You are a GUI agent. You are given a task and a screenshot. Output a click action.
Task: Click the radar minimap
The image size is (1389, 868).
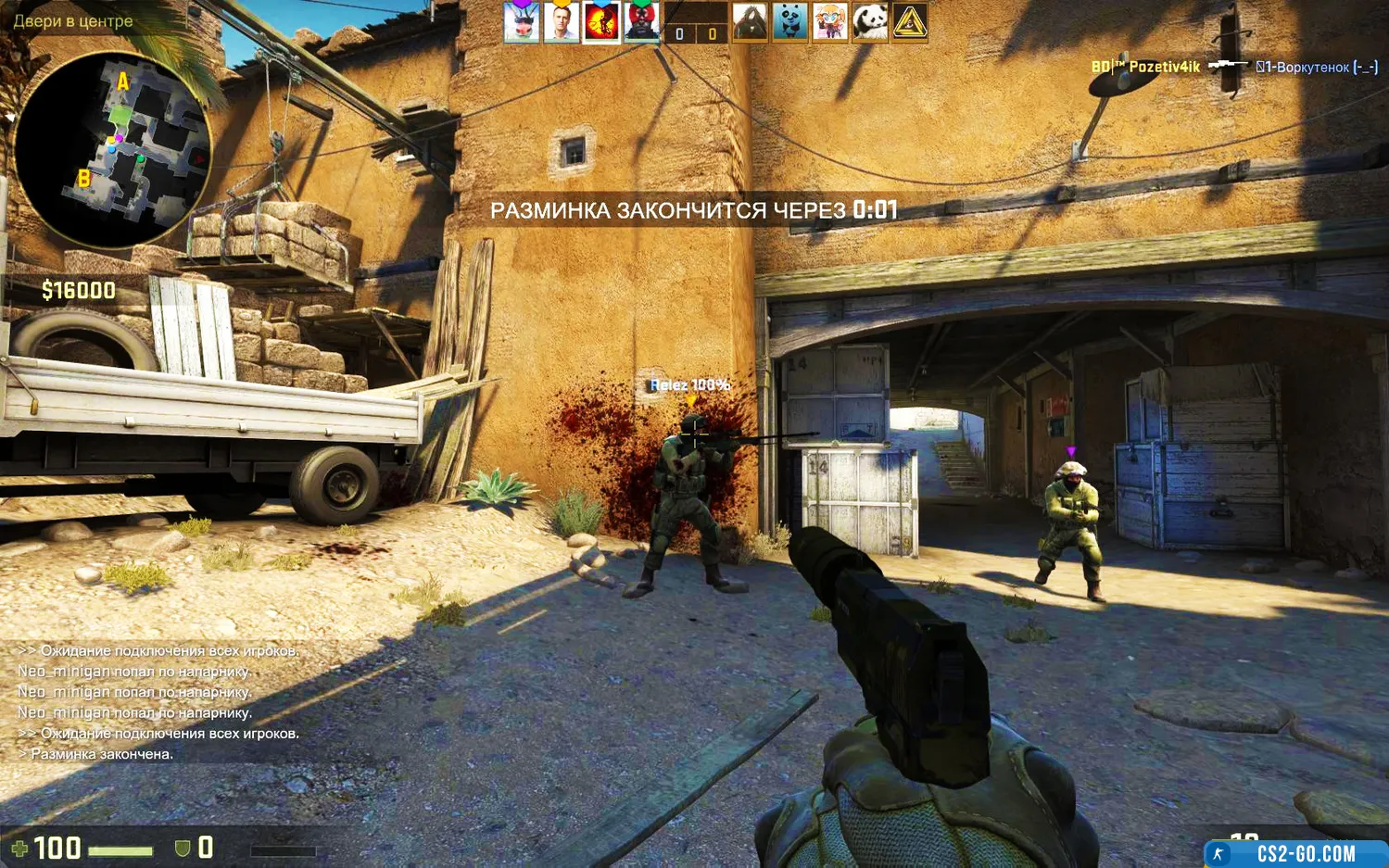[113, 148]
